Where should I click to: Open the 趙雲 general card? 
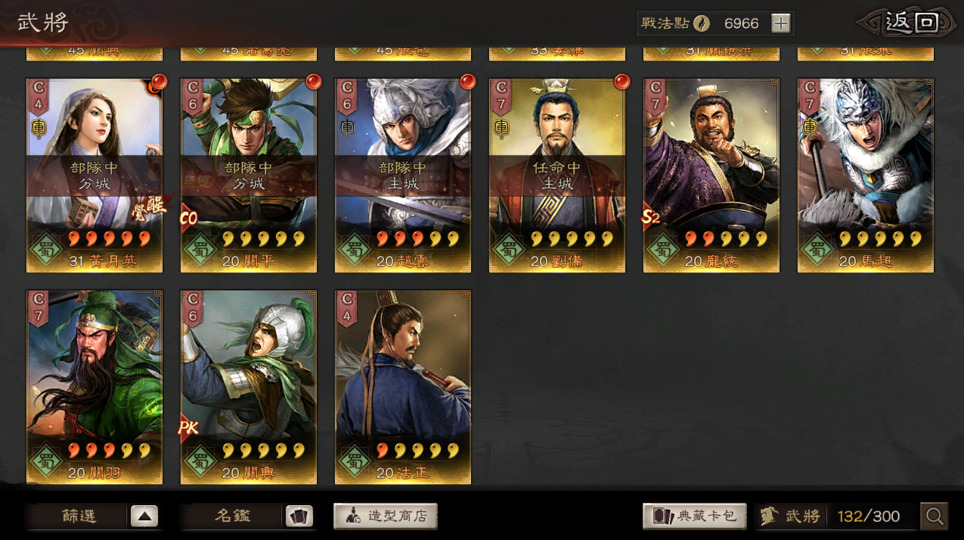coord(403,175)
